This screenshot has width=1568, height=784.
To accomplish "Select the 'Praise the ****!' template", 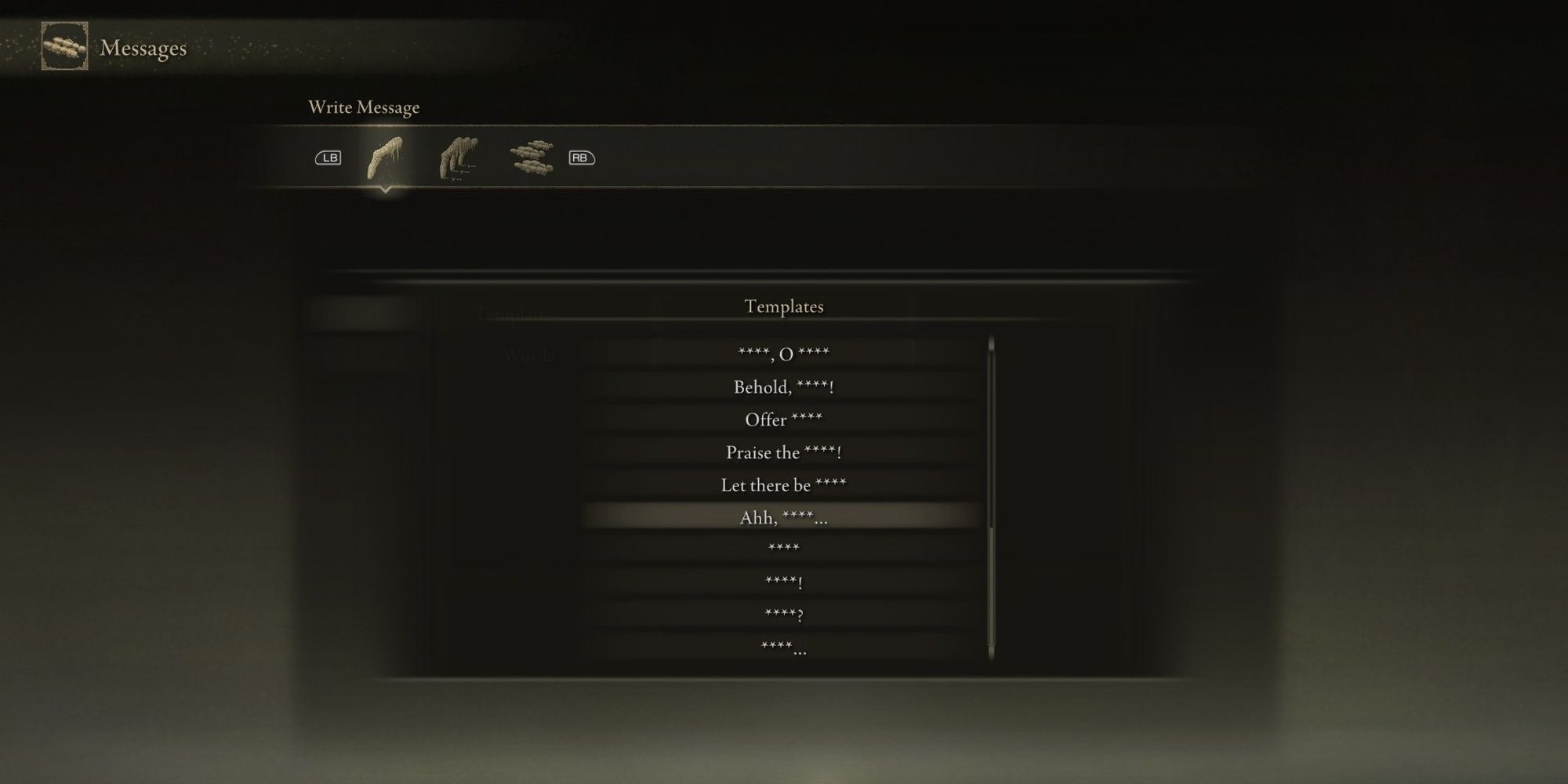I will [784, 452].
